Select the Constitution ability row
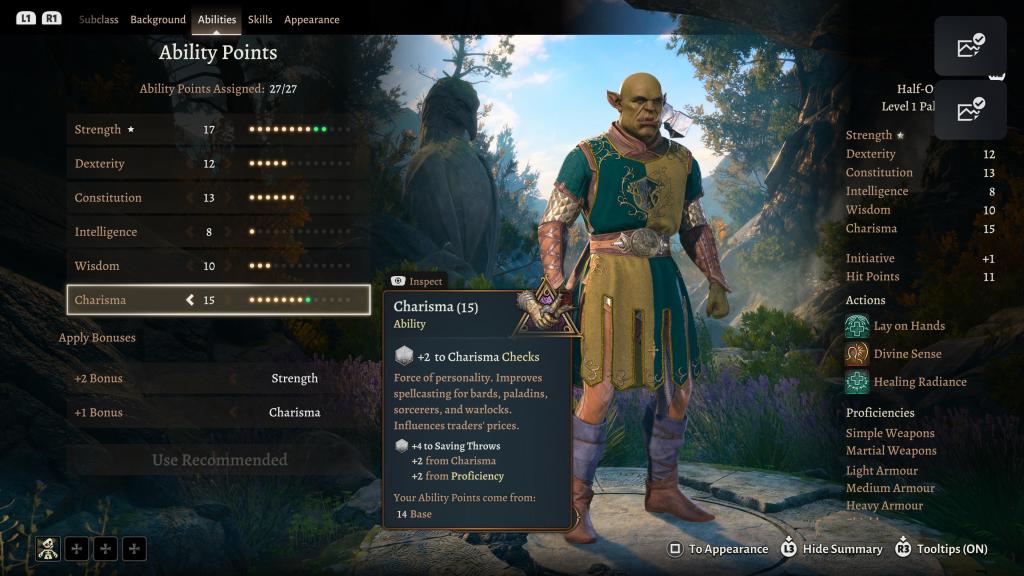Image resolution: width=1024 pixels, height=576 pixels. (218, 198)
